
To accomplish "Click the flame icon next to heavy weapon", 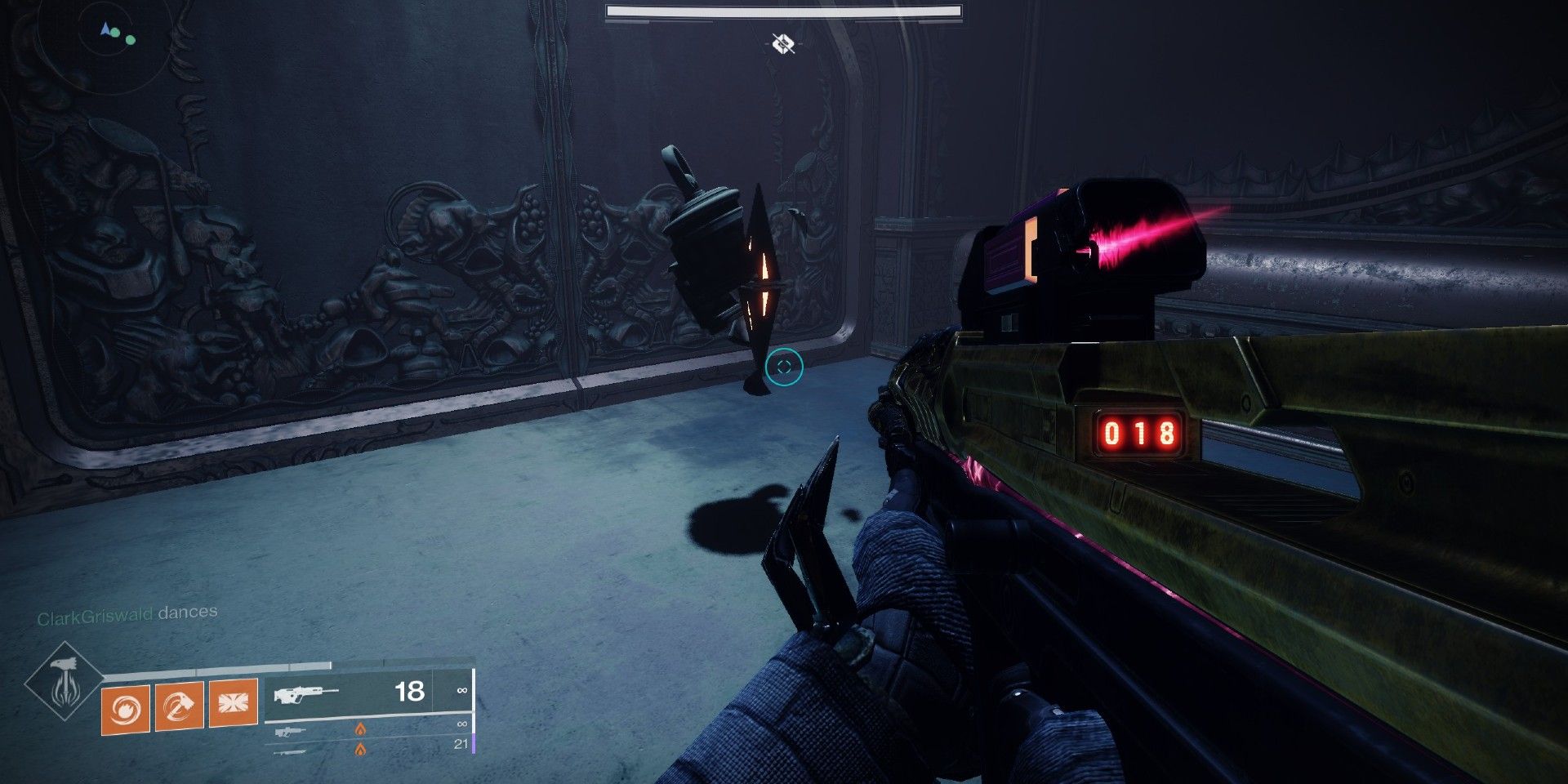I will click(x=361, y=750).
